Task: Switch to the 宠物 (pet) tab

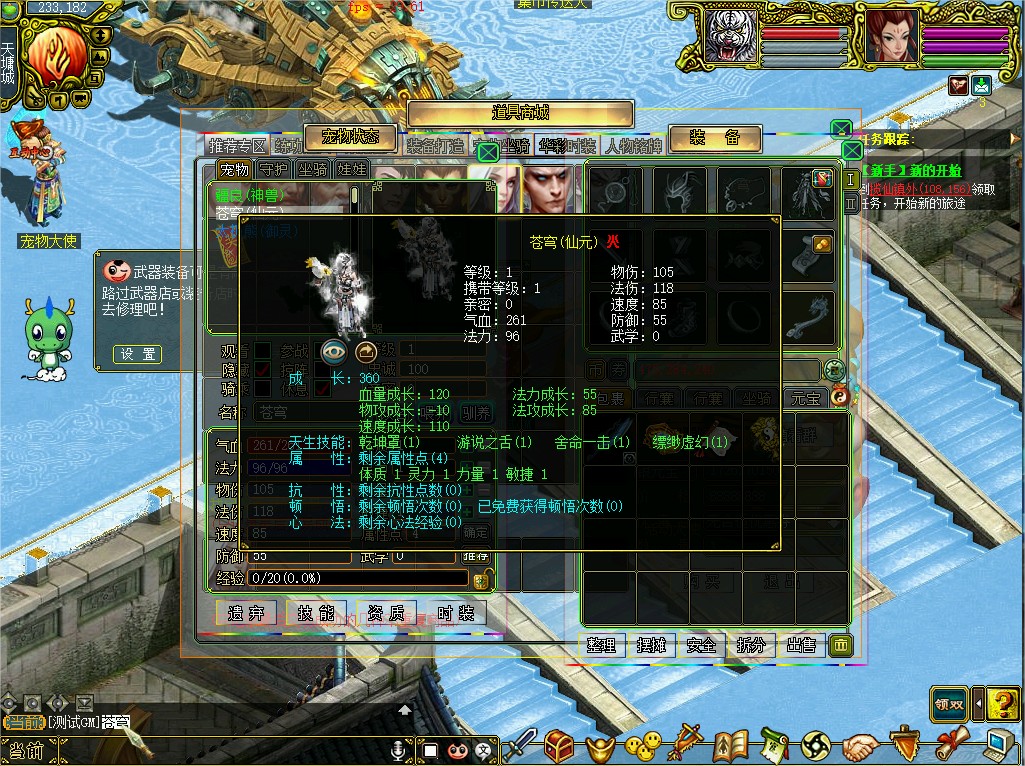Action: click(234, 170)
